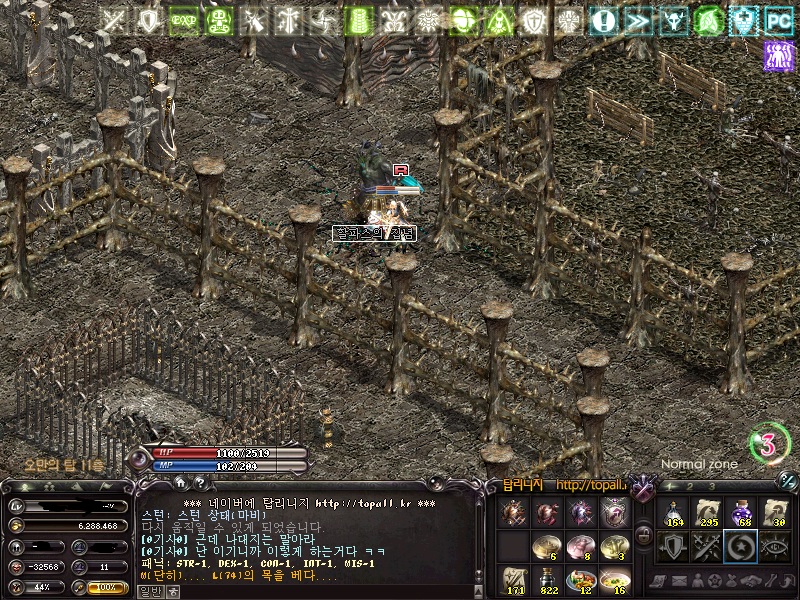Toggle the hotbar padlock button
The height and width of the screenshot is (600, 800).
[644, 534]
